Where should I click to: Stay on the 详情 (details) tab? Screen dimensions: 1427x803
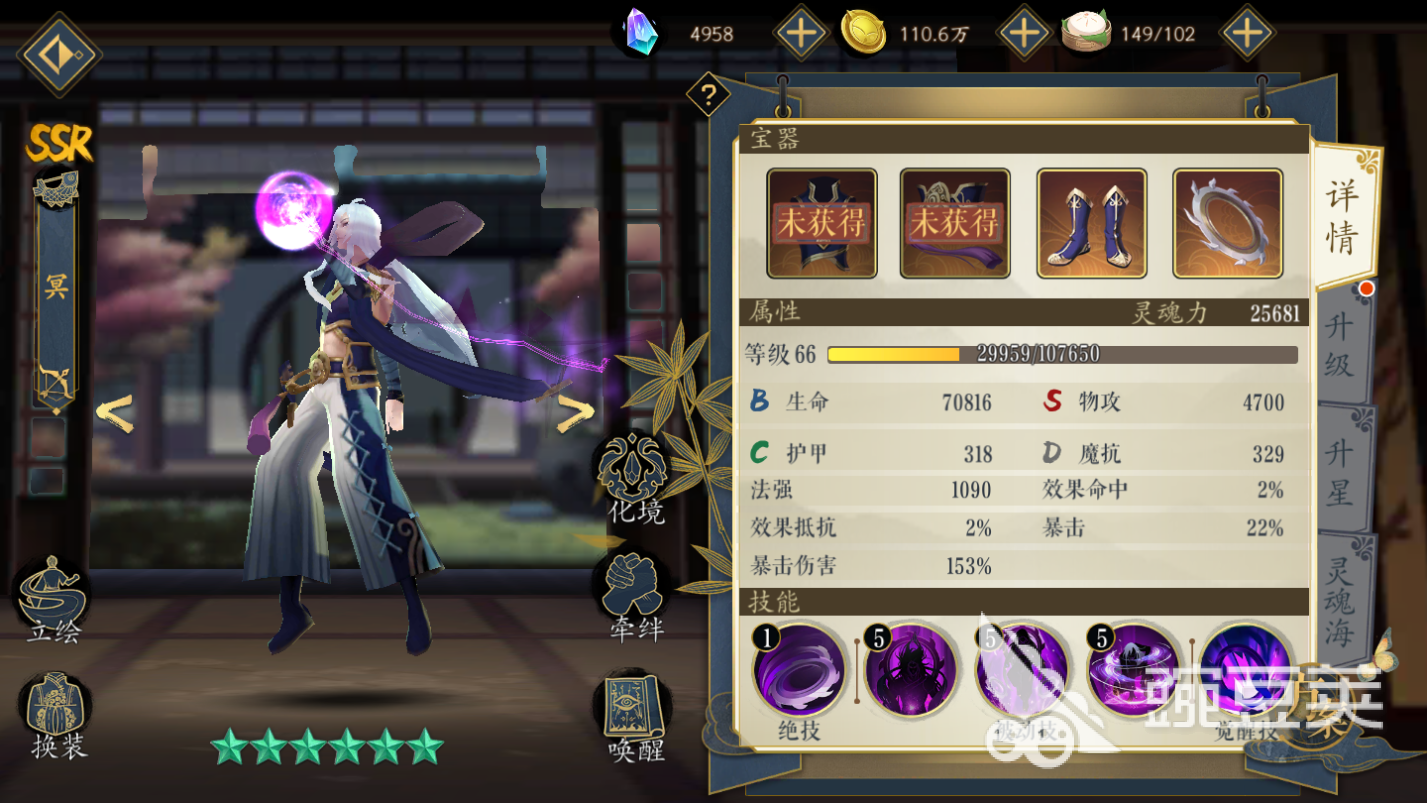pos(1343,215)
